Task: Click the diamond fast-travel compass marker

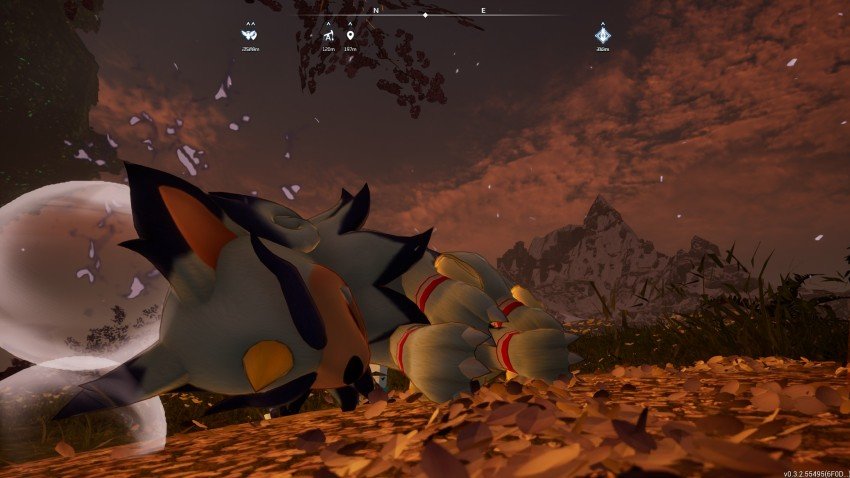Action: 602,35
